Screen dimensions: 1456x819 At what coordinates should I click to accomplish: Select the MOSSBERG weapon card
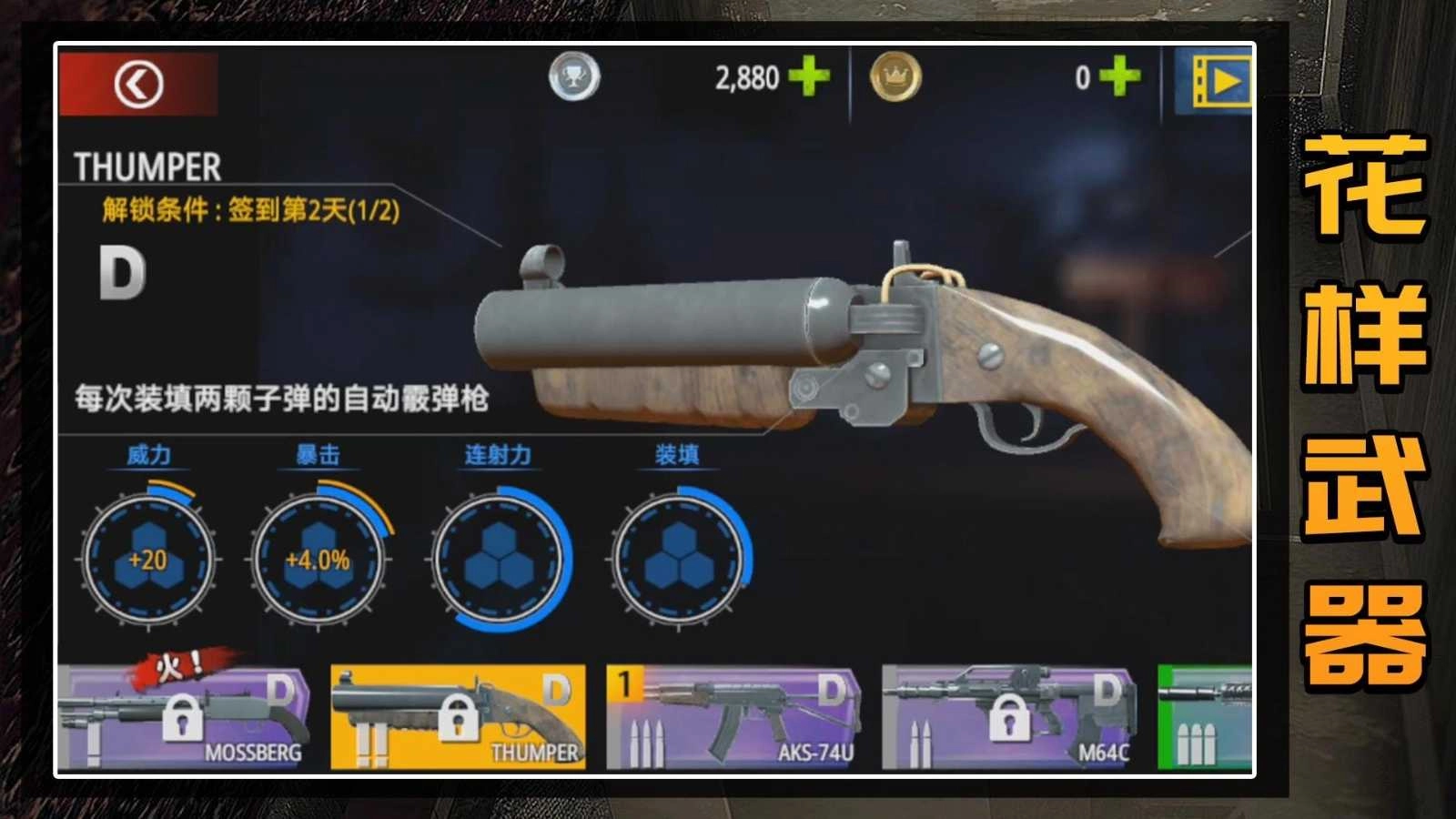click(182, 717)
